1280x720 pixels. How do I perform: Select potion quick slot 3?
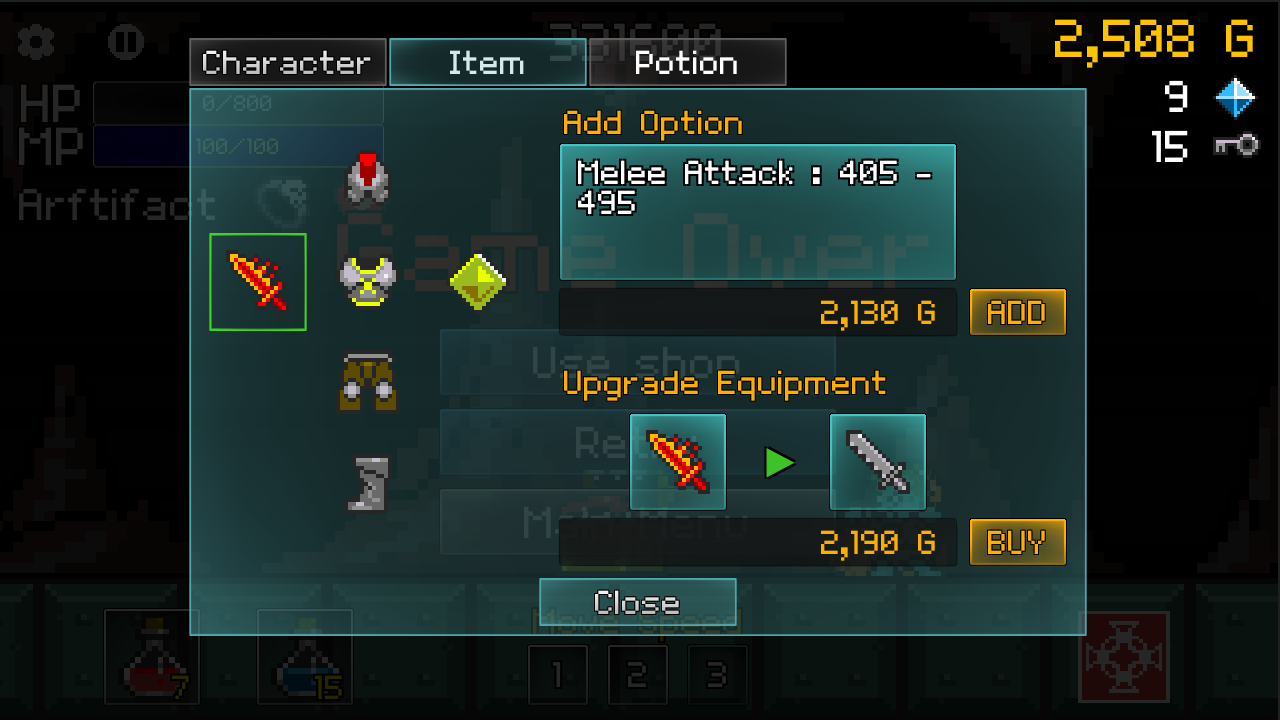coord(718,673)
